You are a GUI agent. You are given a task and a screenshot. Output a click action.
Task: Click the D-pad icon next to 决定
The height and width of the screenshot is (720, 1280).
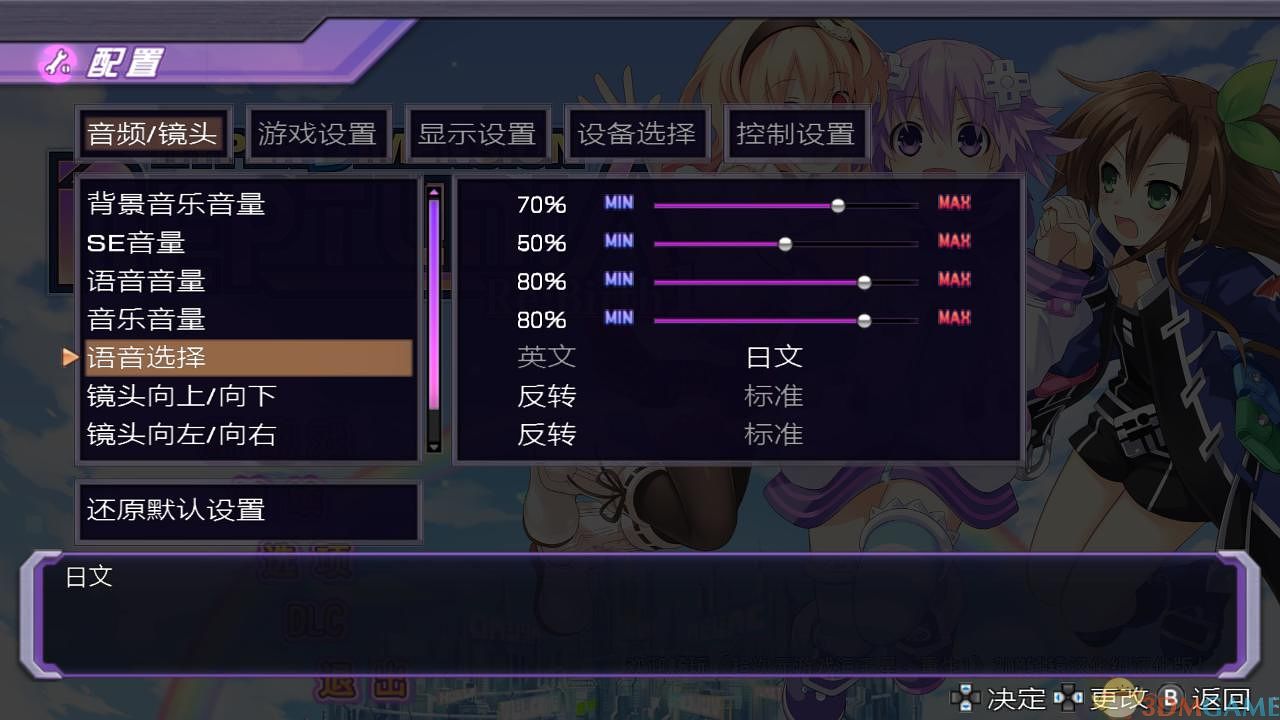[x=965, y=698]
